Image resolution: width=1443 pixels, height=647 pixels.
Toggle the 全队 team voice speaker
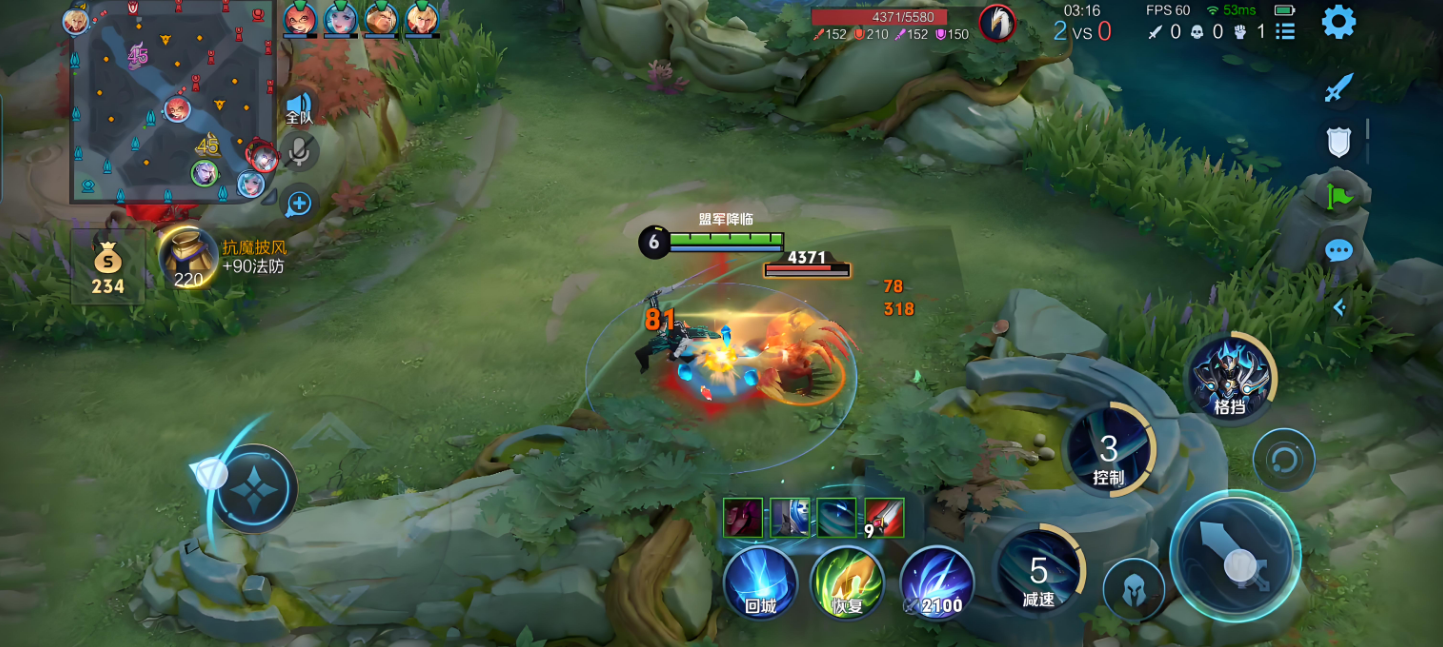pyautogui.click(x=298, y=107)
